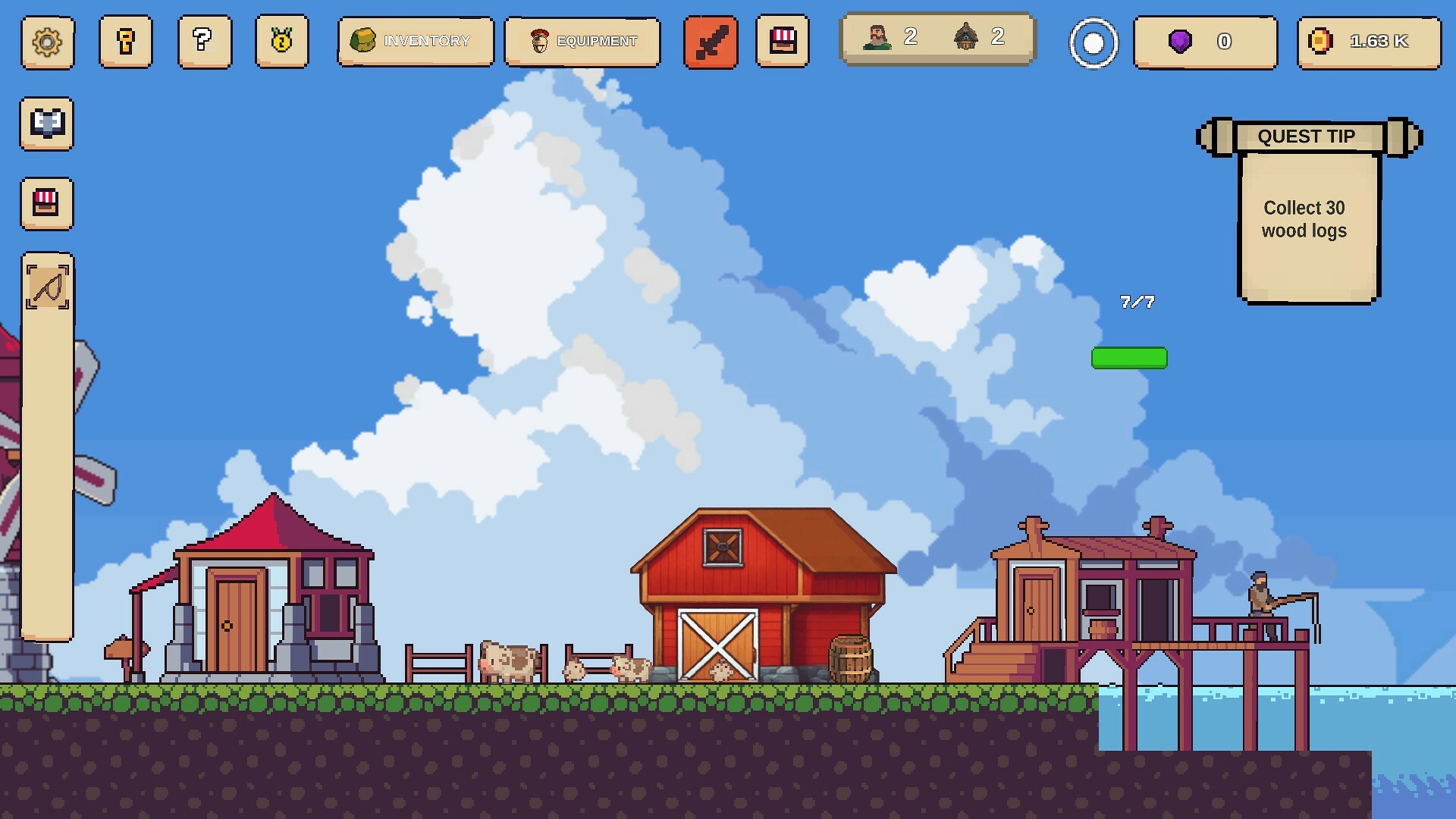Select the achievements medal icon
Viewport: 1456px width, 819px height.
pyautogui.click(x=281, y=42)
